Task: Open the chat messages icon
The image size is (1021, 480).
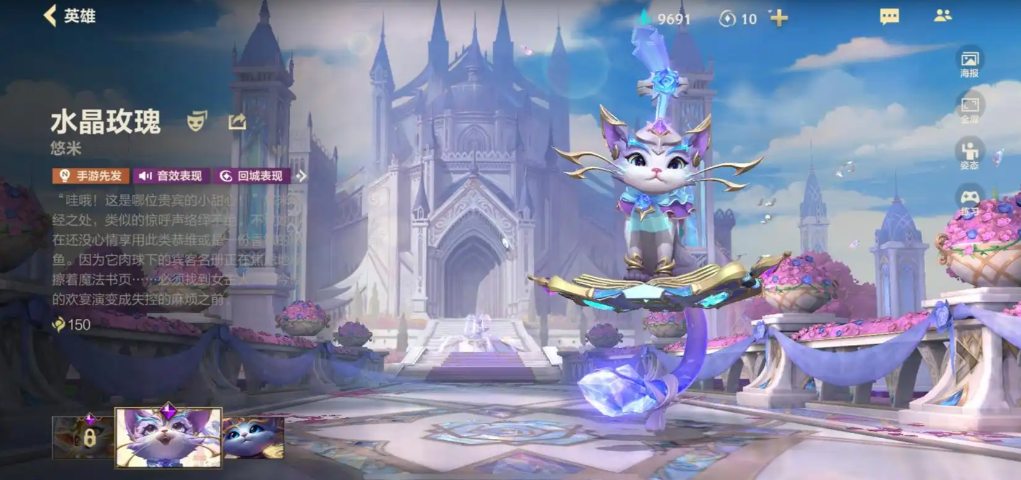Action: click(x=889, y=16)
